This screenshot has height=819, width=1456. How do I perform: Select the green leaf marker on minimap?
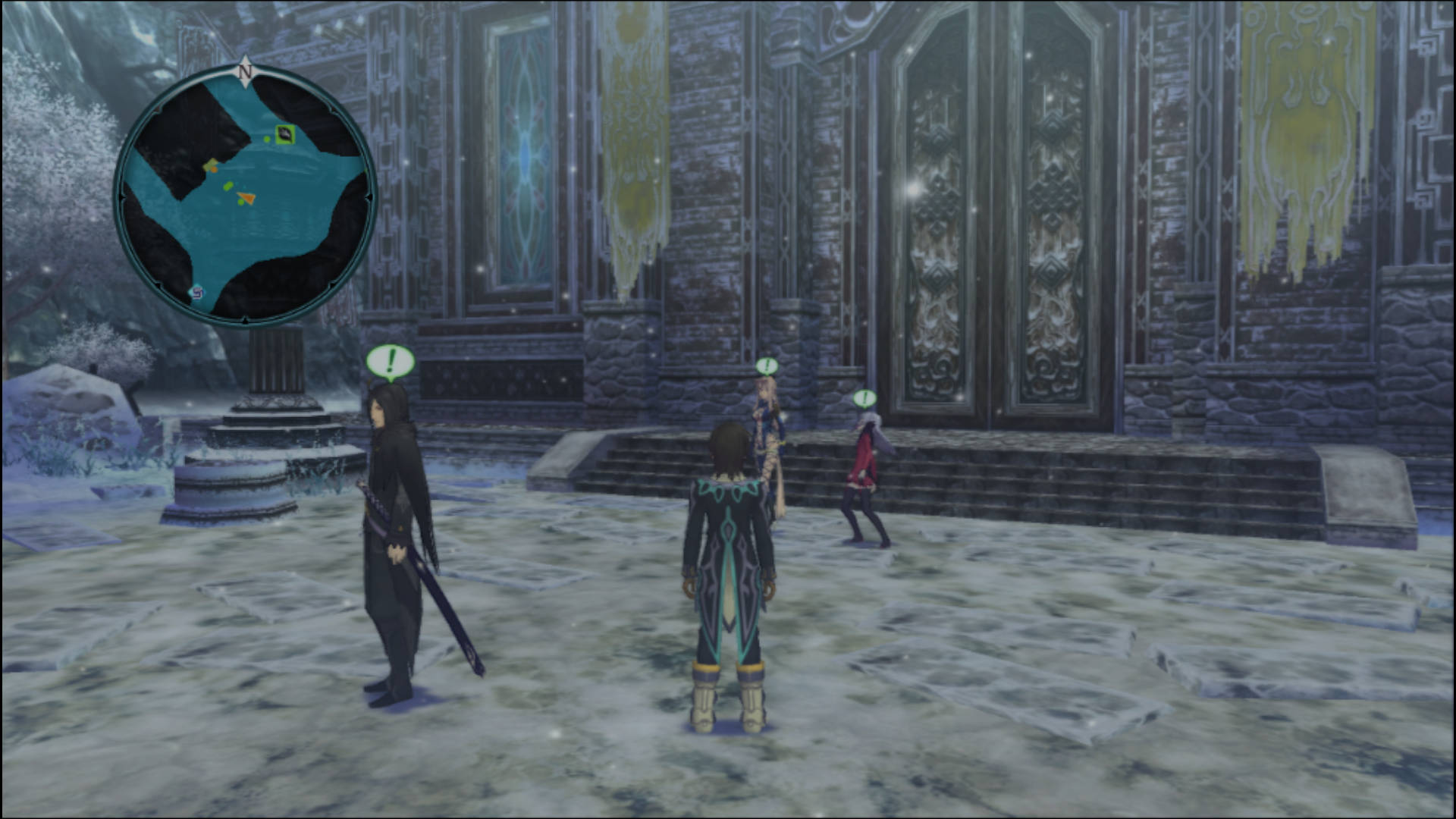tap(284, 134)
